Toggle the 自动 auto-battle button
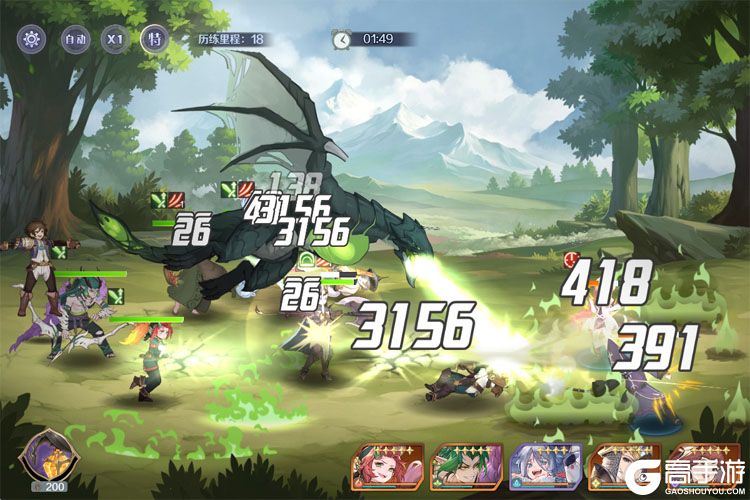750x500 pixels. pyautogui.click(x=74, y=39)
